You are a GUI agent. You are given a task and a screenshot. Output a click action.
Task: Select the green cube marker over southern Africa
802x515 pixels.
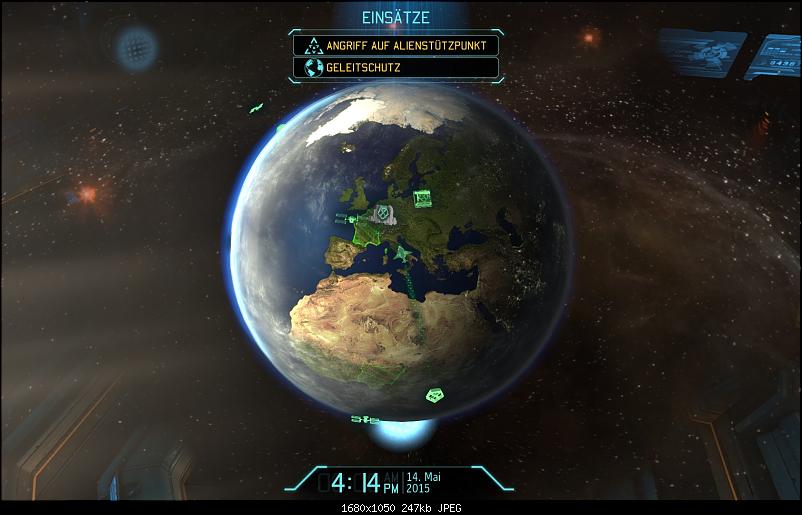435,395
